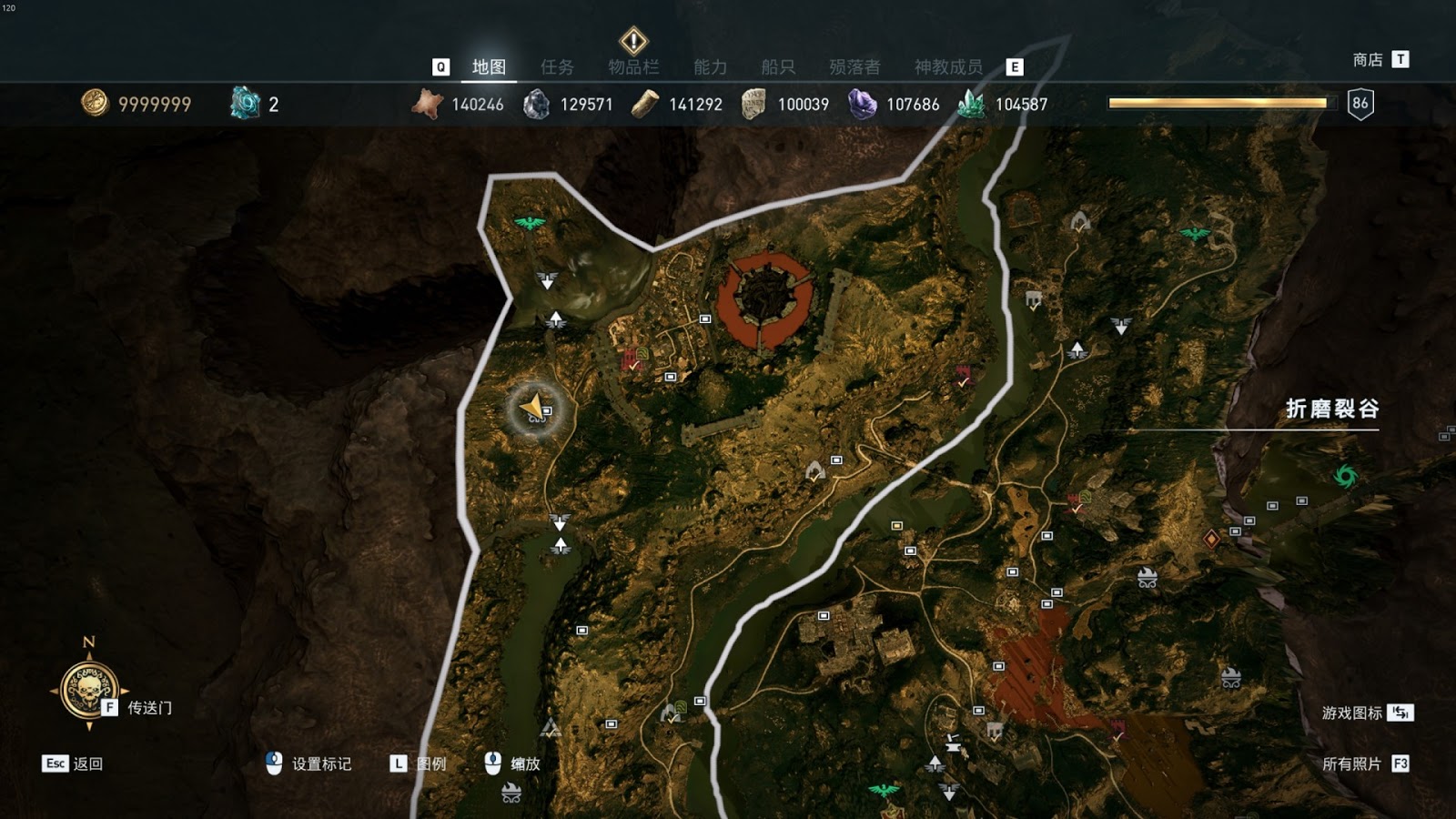The height and width of the screenshot is (819, 1456).
Task: Open the 殒落者 tab
Action: click(854, 66)
